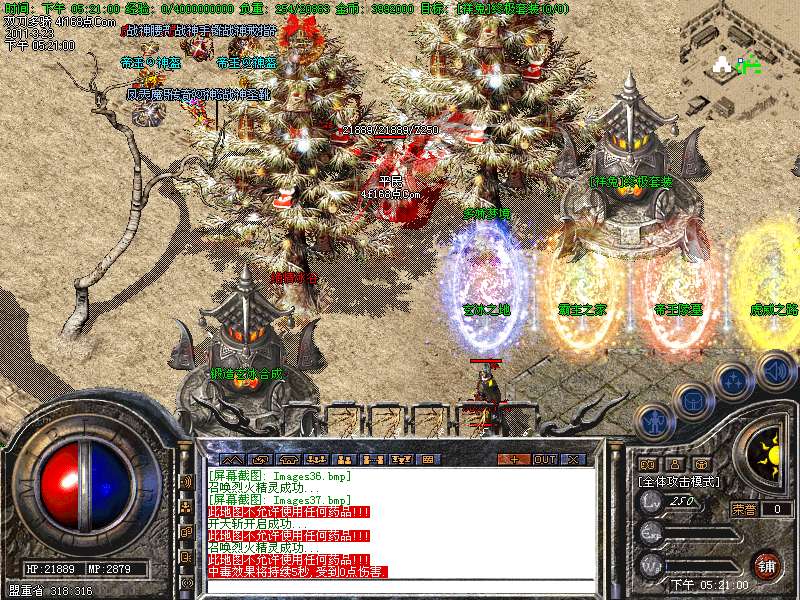
Task: Open the character status round button
Action: click(653, 424)
